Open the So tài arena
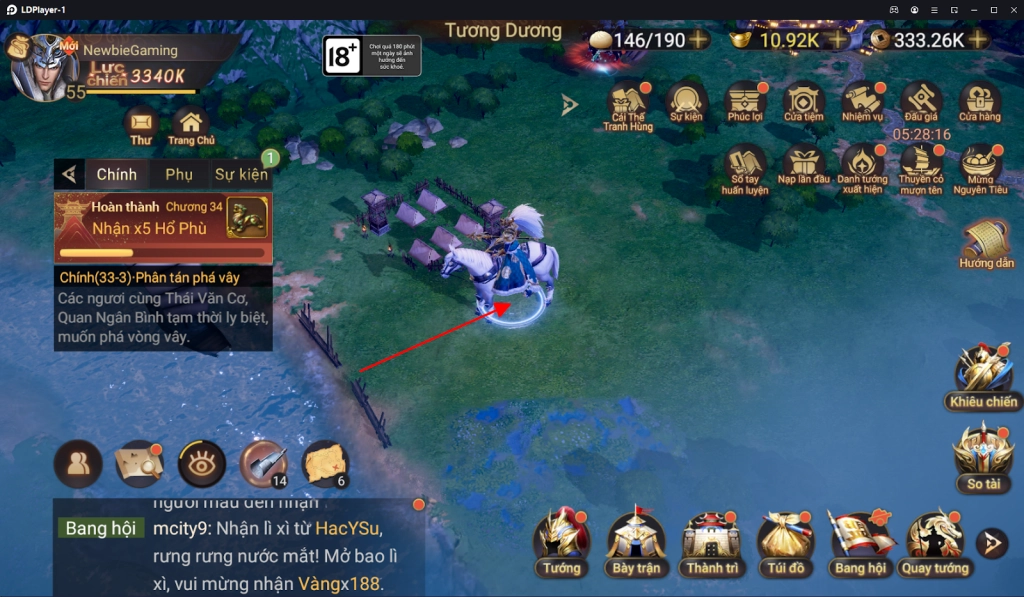Viewport: 1024px width, 597px height. click(983, 455)
